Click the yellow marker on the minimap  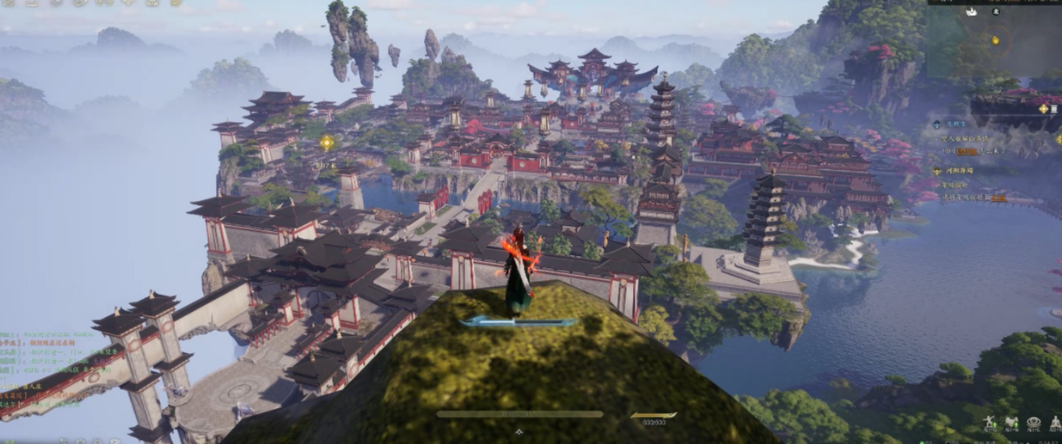[x=995, y=40]
